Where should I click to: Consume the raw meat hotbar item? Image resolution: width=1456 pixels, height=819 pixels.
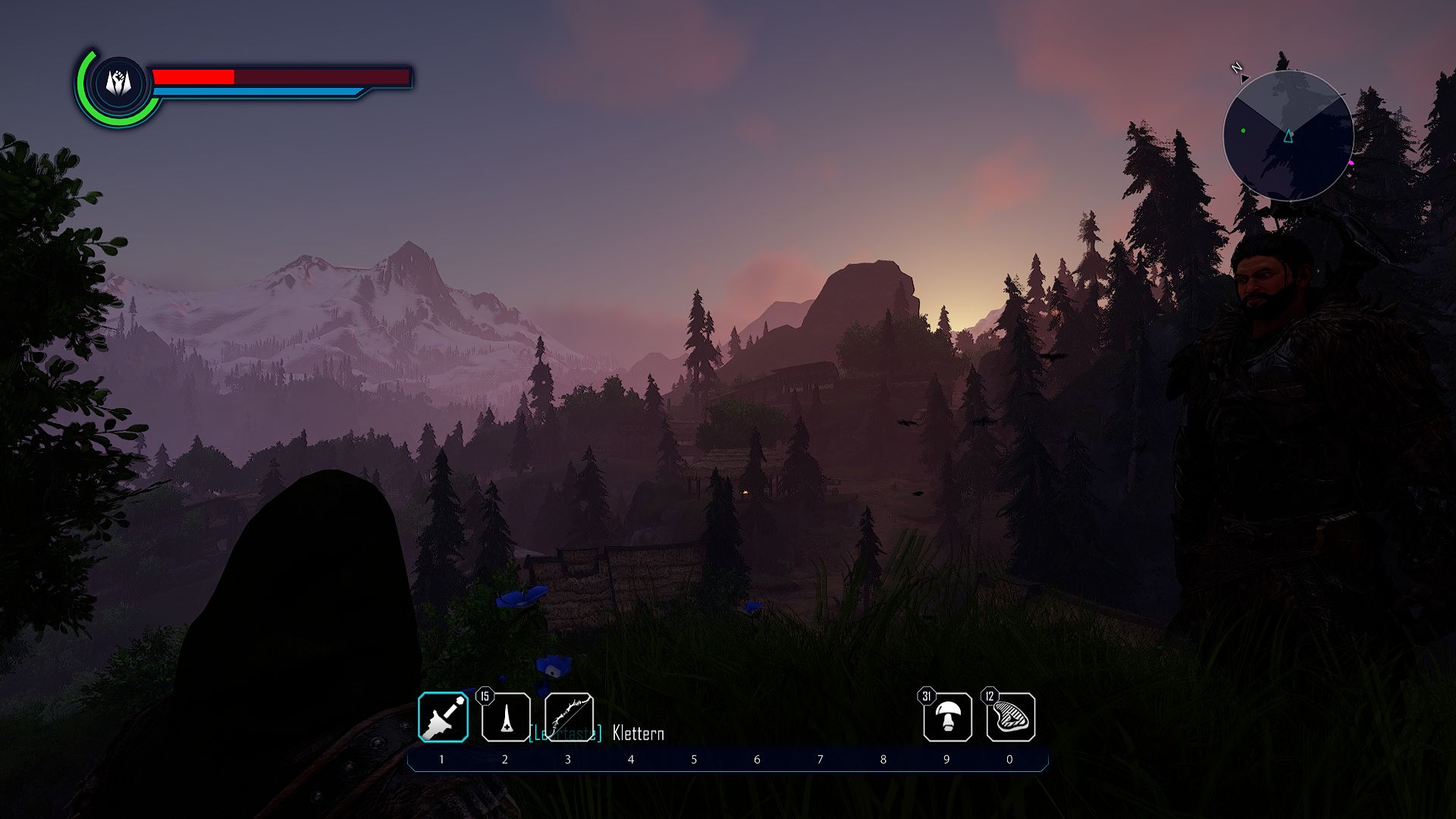[x=1010, y=717]
